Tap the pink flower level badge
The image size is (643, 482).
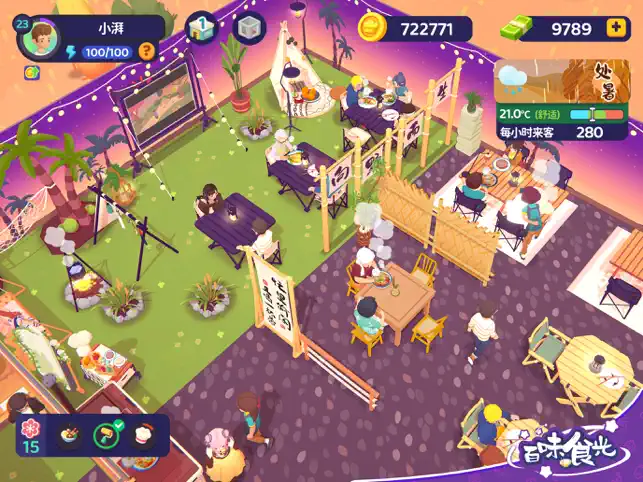point(31,434)
